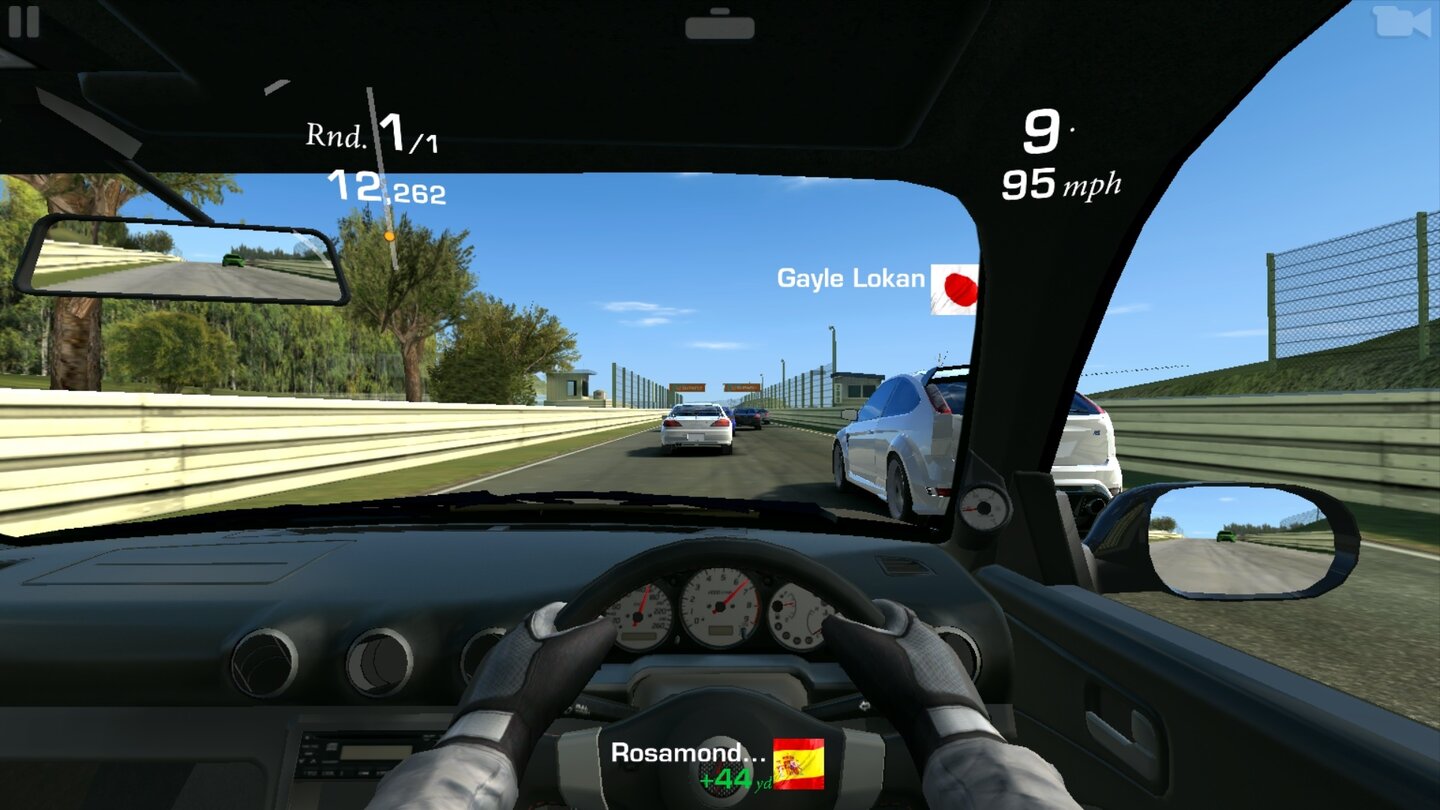1440x810 pixels.
Task: Click the Japanese flag beside Gayle Lokan
Action: 955,287
